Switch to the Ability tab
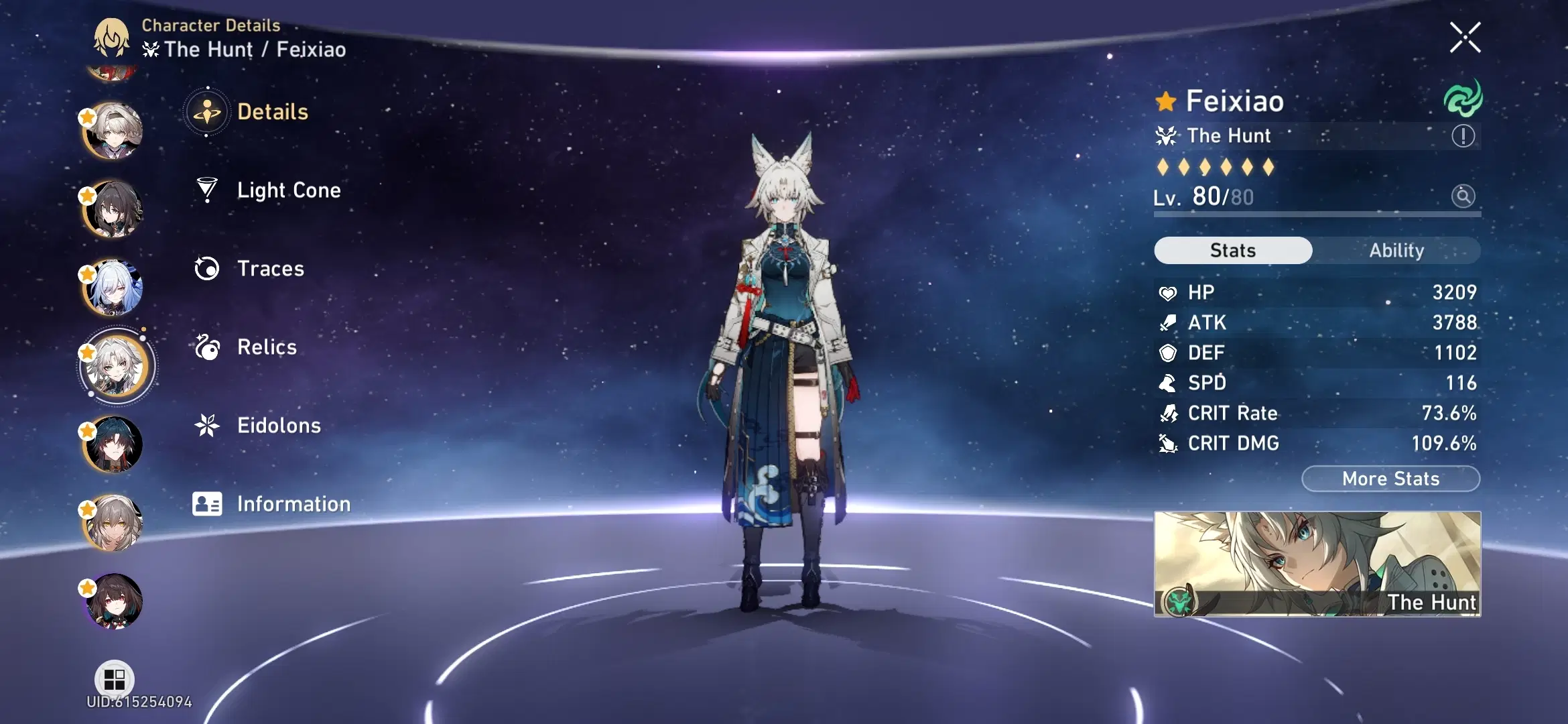This screenshot has width=1568, height=724. pos(1397,250)
